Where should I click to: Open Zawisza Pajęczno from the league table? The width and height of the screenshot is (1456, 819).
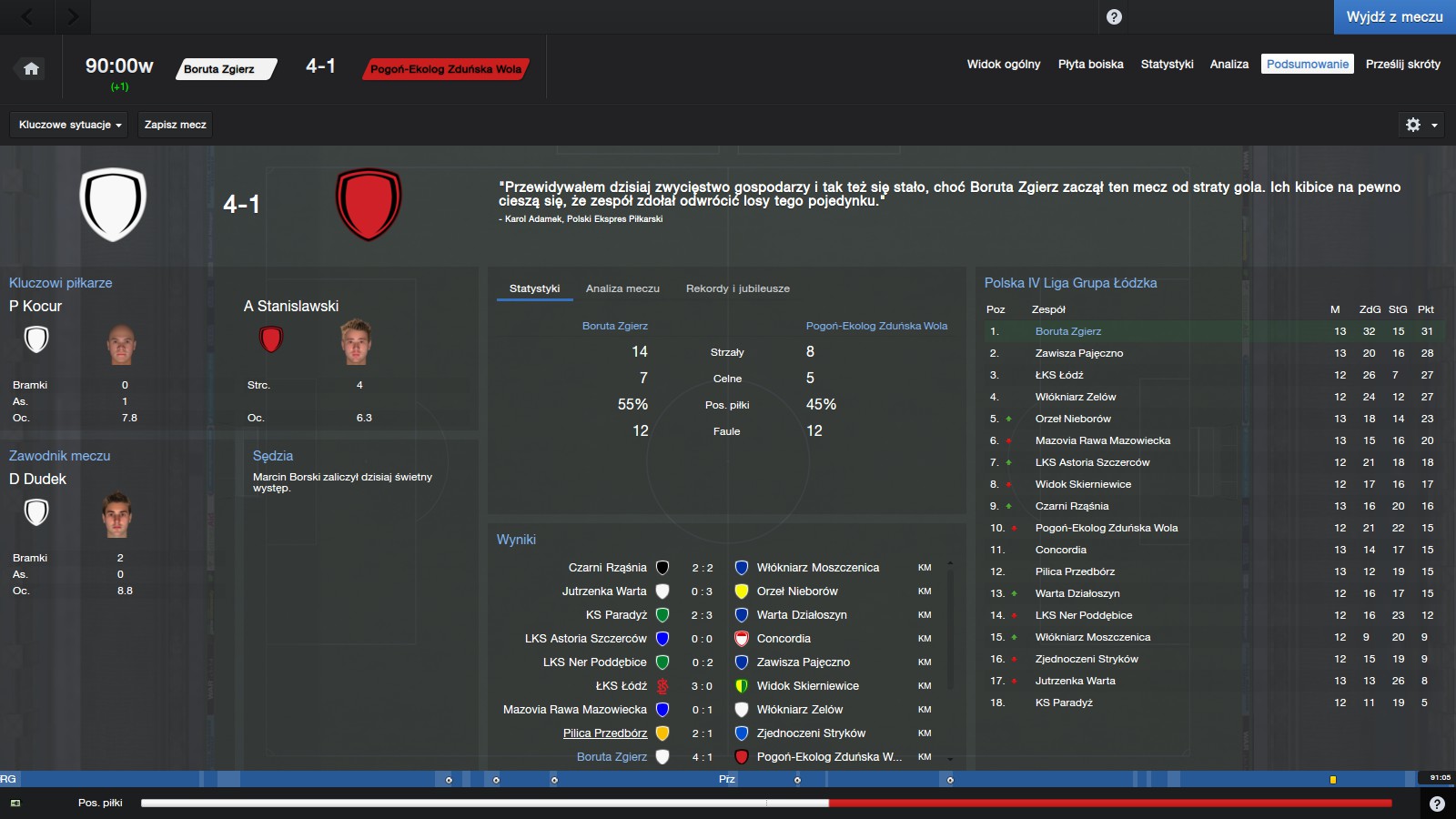coord(1078,353)
